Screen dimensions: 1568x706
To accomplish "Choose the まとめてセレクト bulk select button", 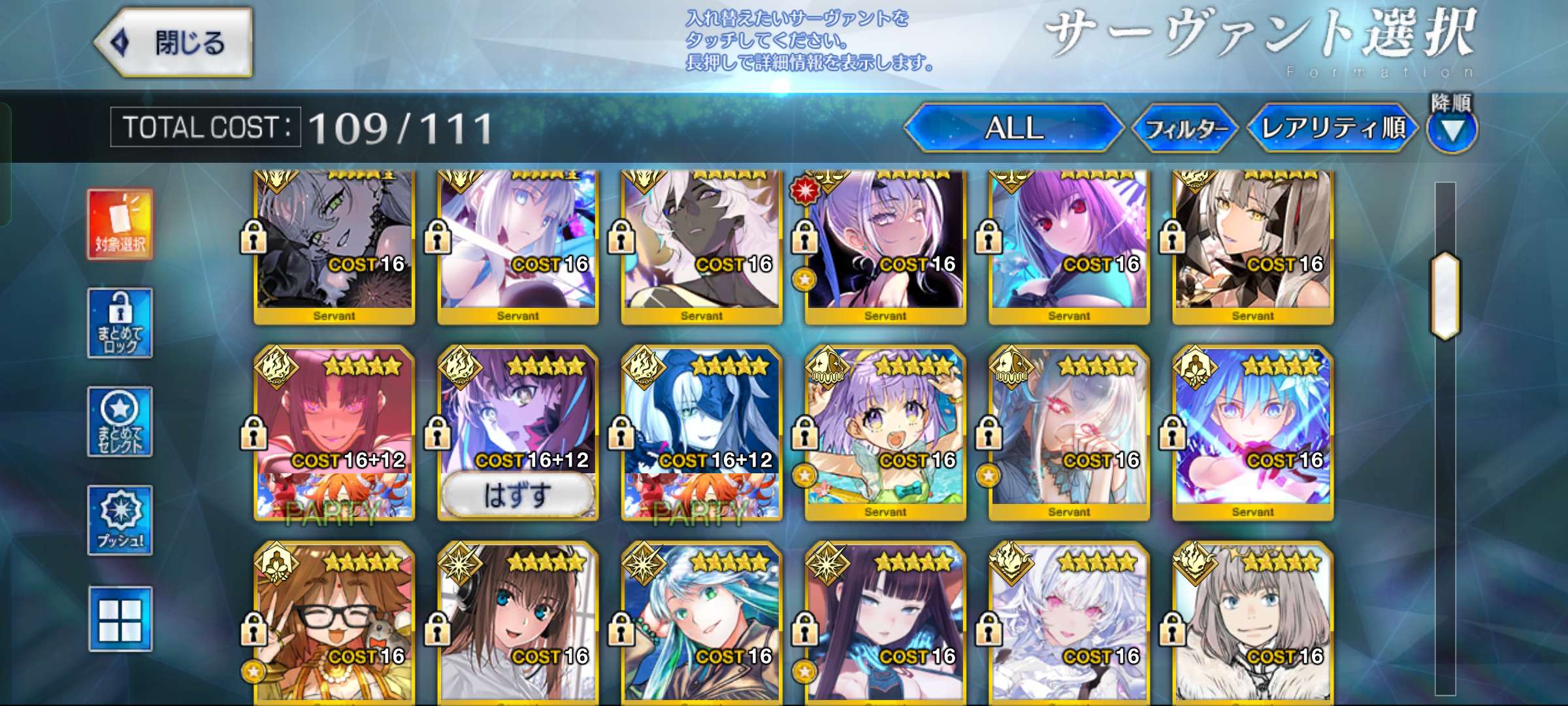I will [120, 422].
